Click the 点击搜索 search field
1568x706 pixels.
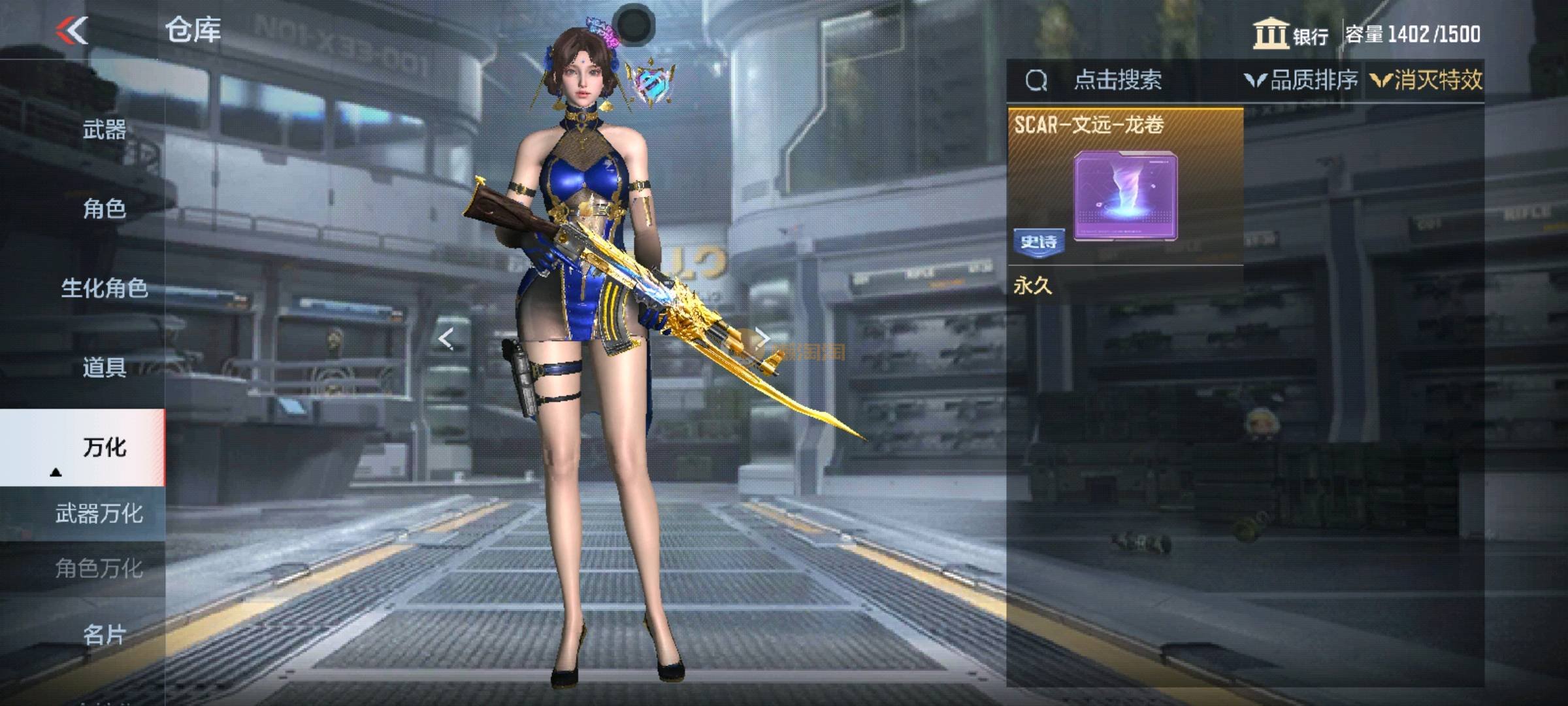coord(1117,80)
